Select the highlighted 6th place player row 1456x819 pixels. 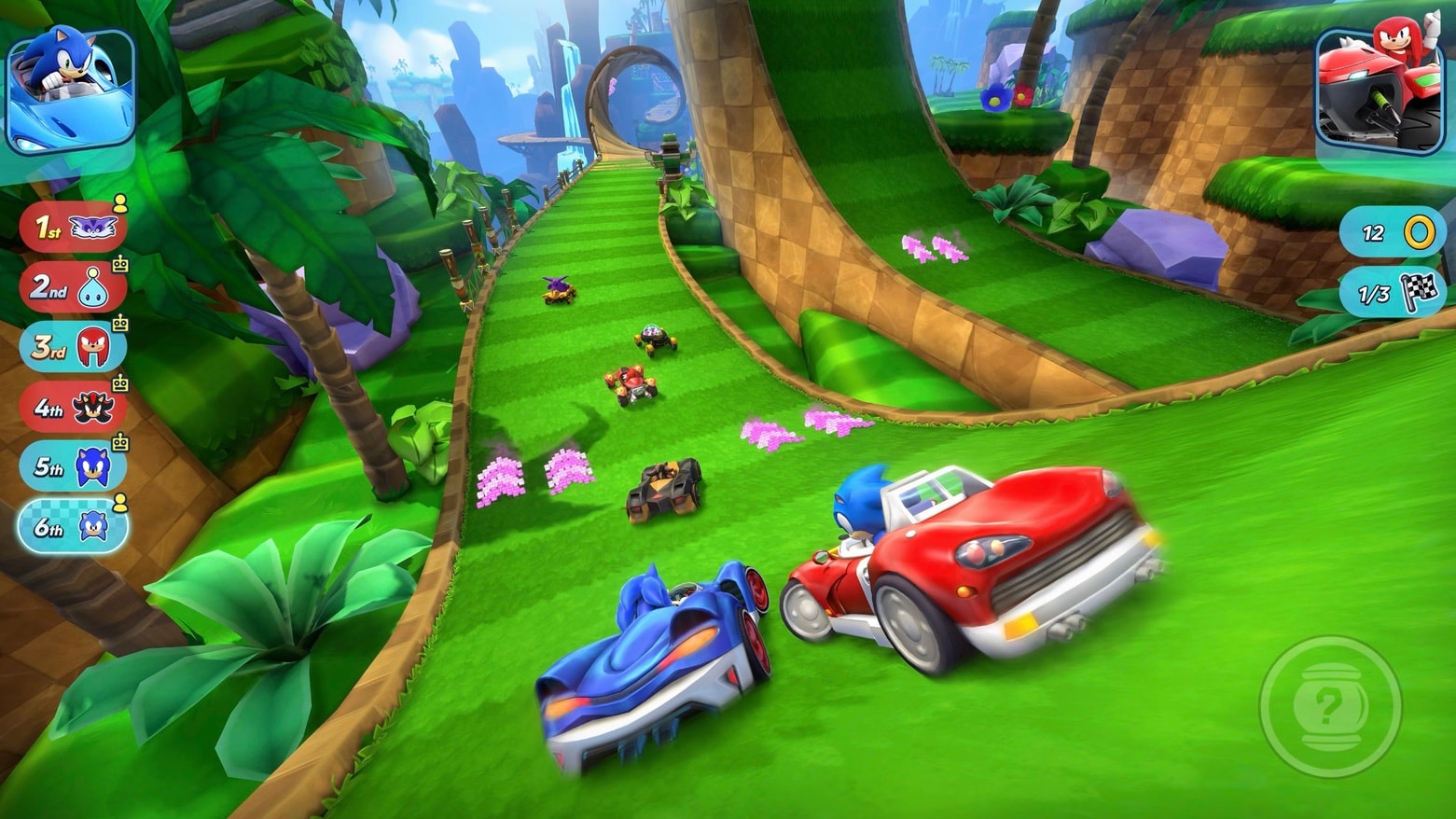73,527
